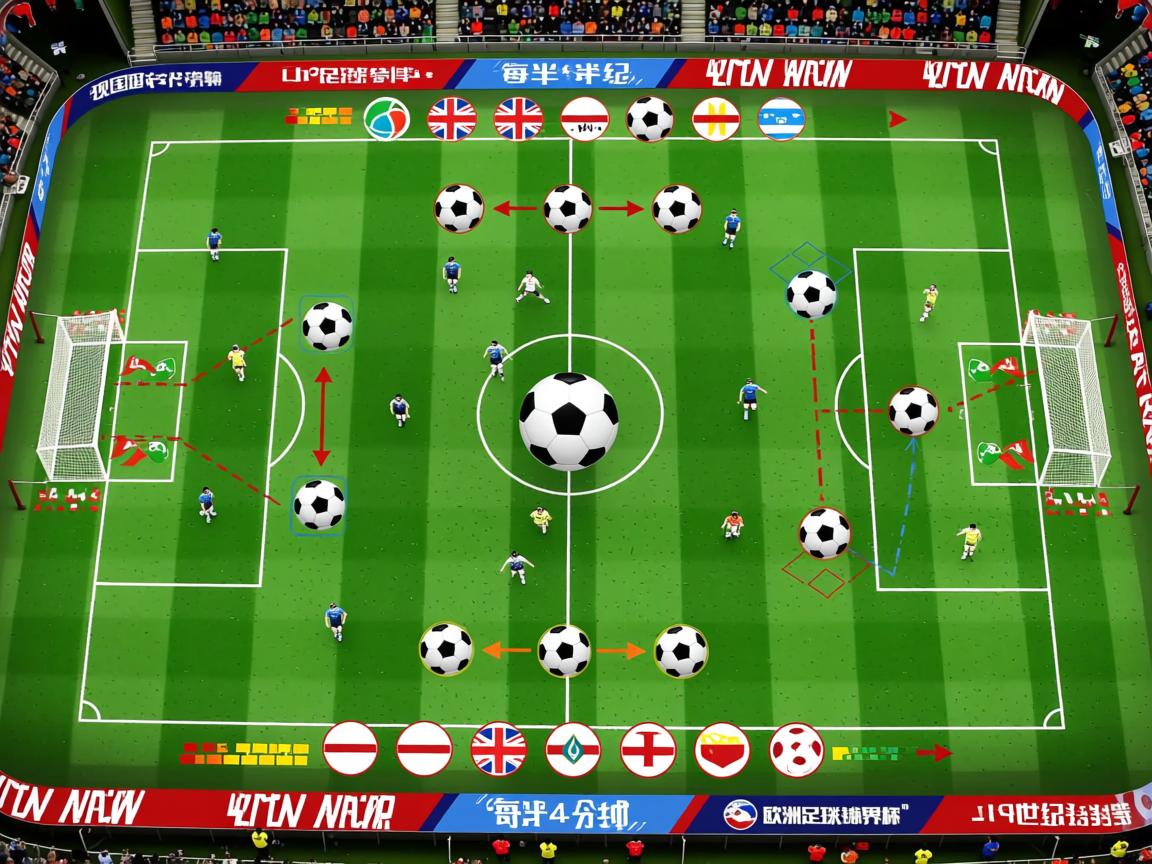The height and width of the screenshot is (864, 1152).
Task: Open the red and yellow shield icon
Action: pyautogui.click(x=722, y=749)
